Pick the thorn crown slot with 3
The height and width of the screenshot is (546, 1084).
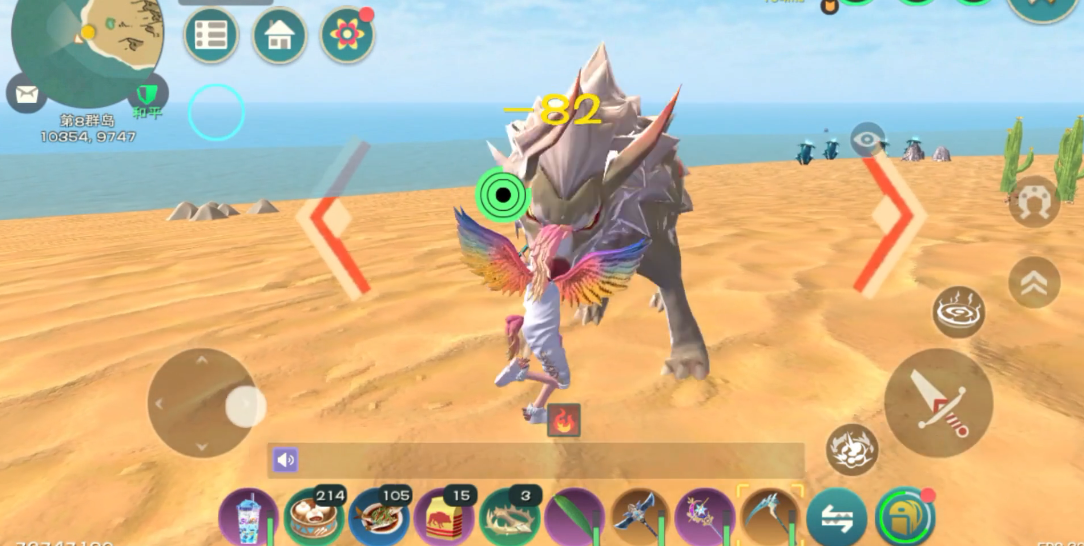[510, 517]
